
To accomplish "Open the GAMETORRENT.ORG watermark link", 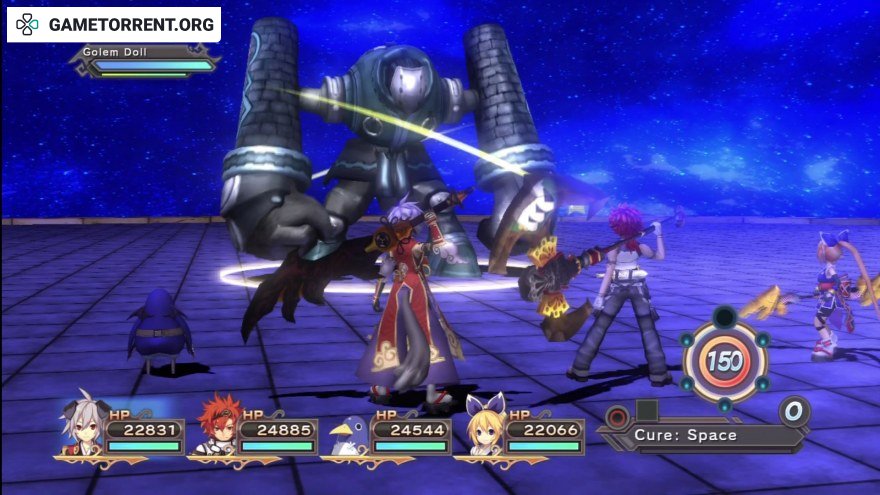I will coord(114,24).
